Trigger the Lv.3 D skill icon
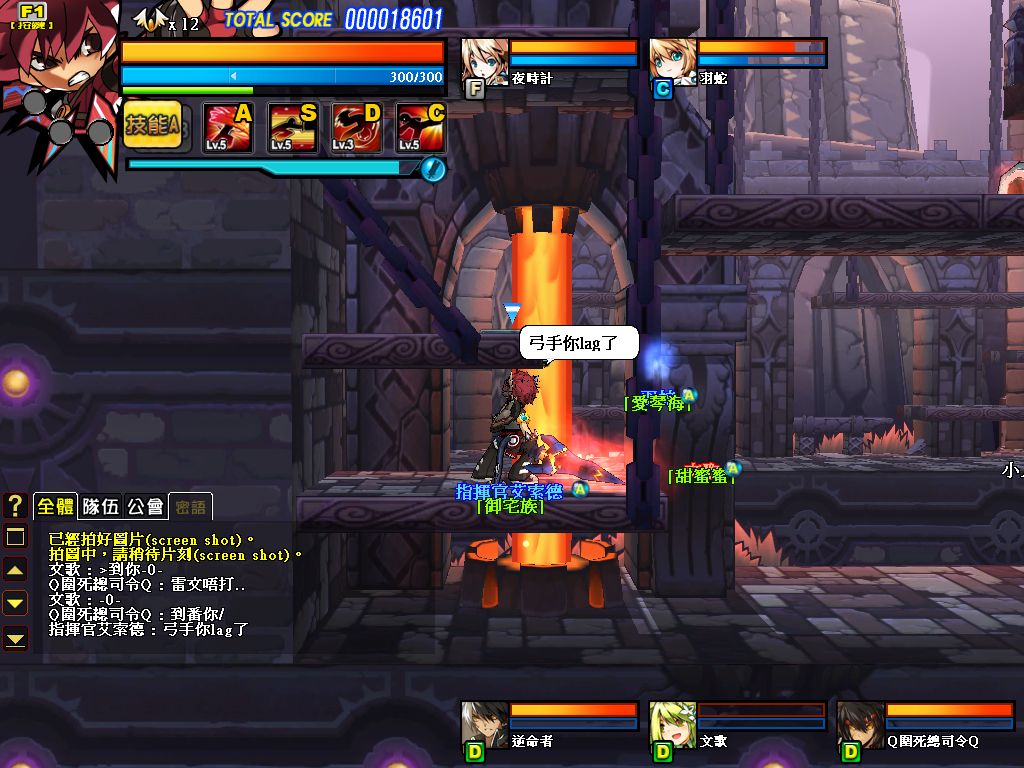Image resolution: width=1024 pixels, height=768 pixels. [356, 128]
